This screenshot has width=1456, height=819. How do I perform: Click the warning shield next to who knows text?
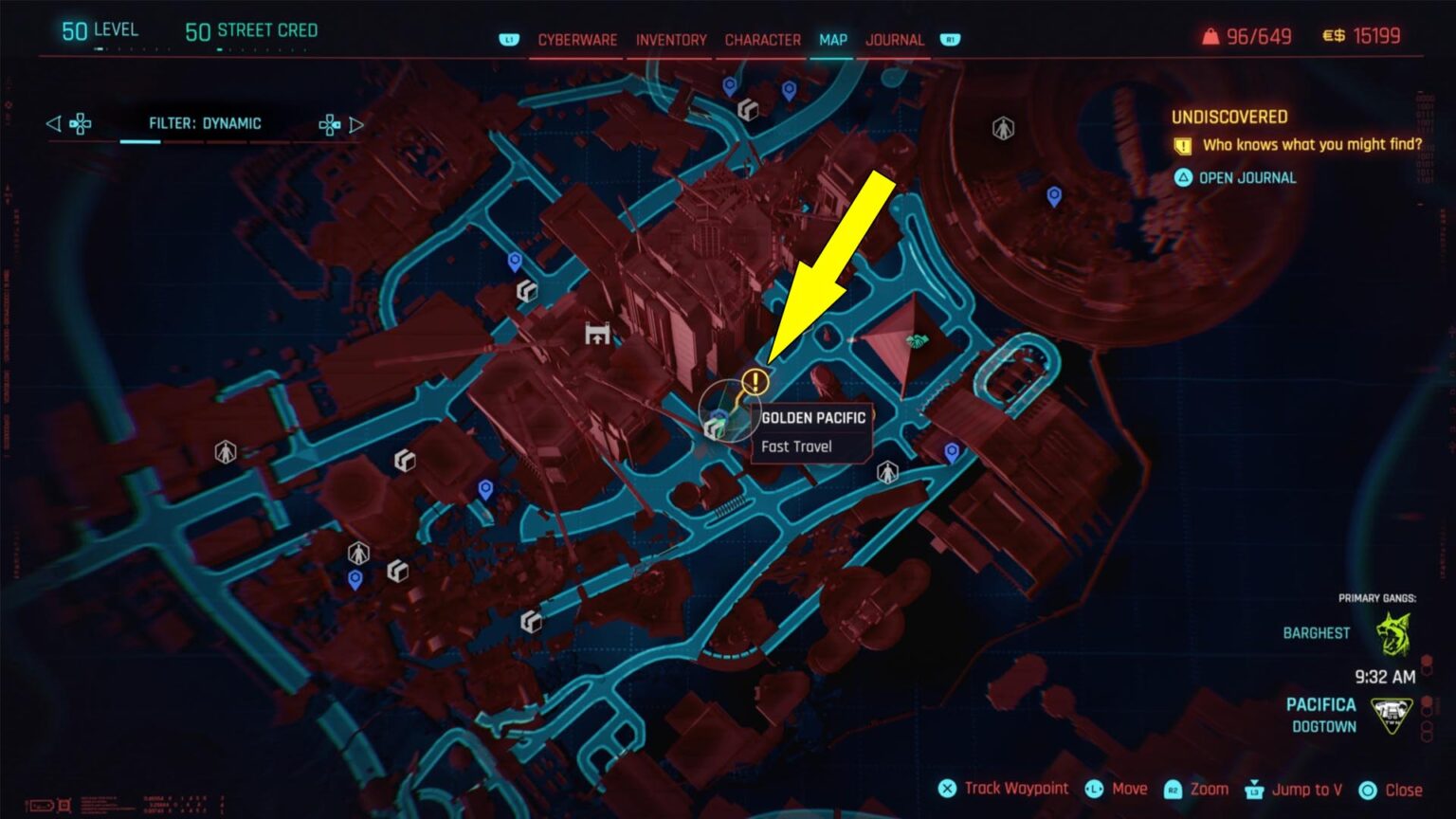(1181, 145)
